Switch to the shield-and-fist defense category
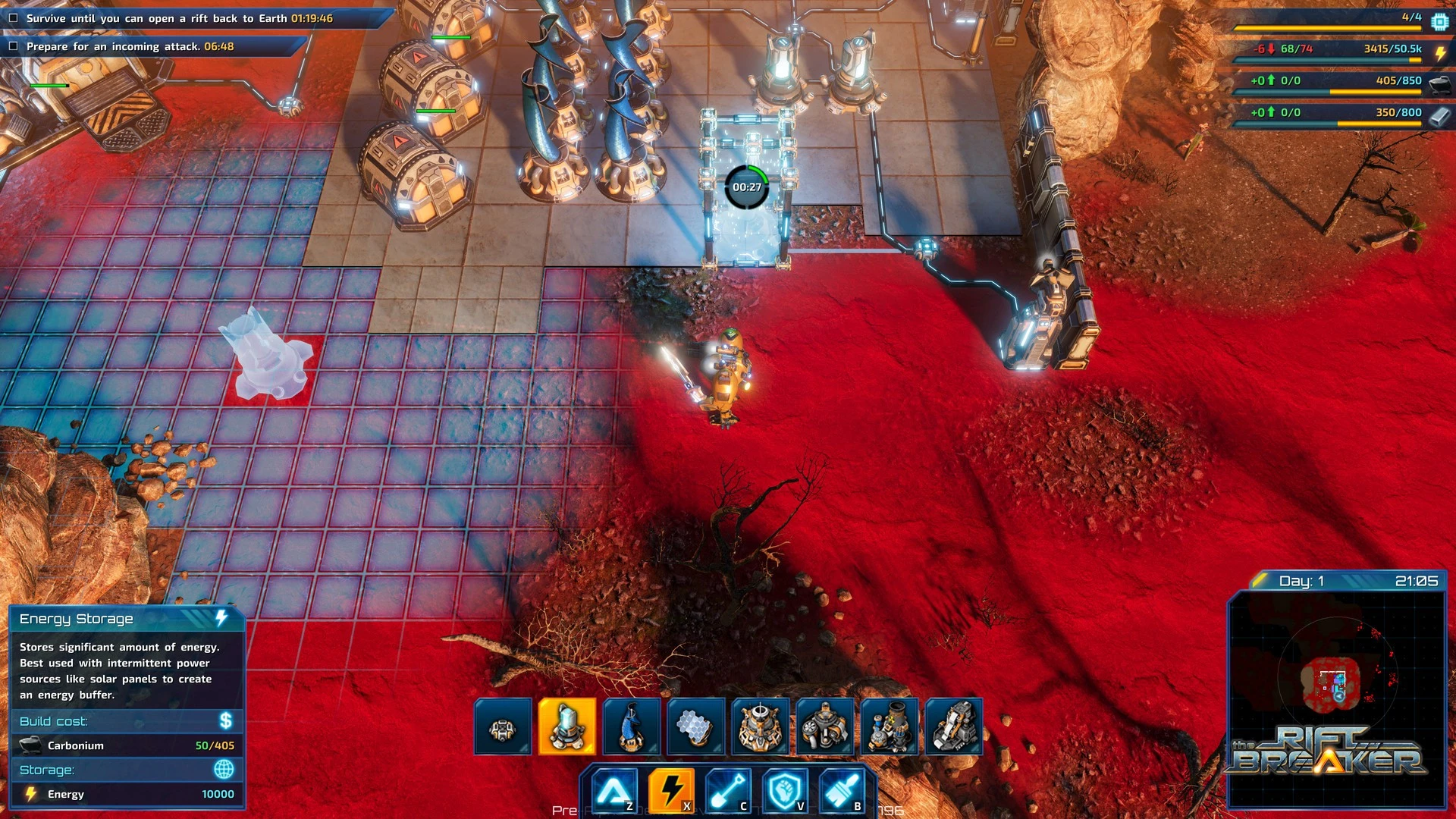The image size is (1456, 819). pos(784,790)
